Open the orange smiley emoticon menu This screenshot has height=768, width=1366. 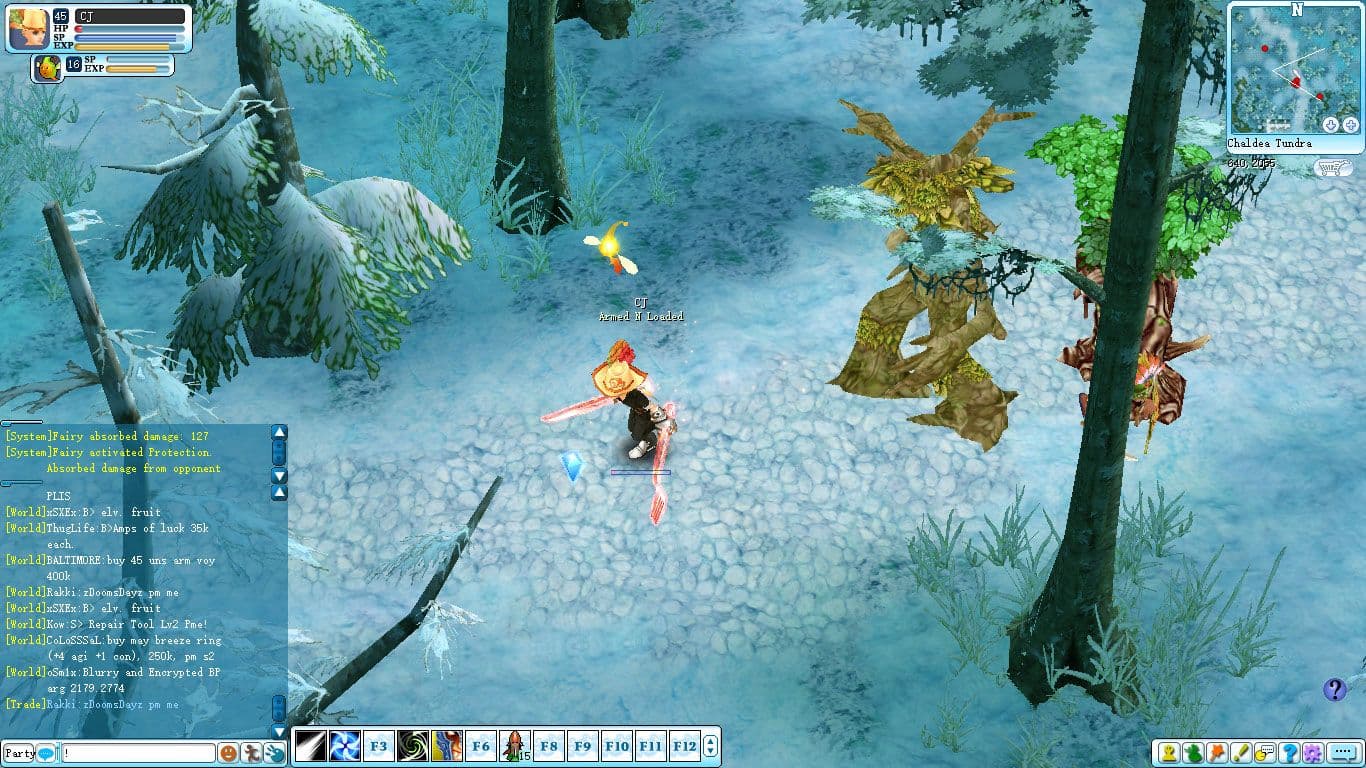(x=229, y=753)
